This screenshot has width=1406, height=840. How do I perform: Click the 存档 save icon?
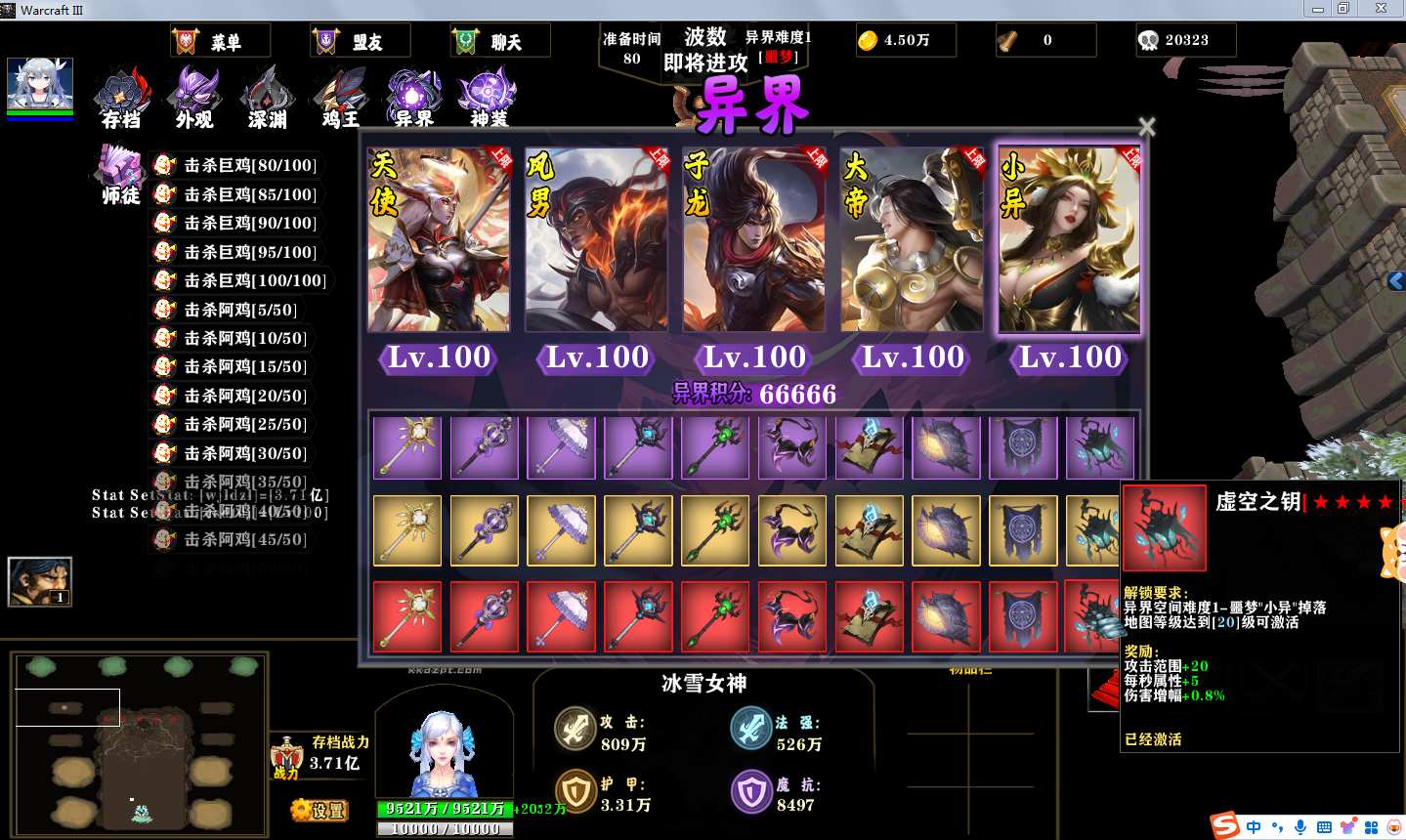click(x=123, y=99)
